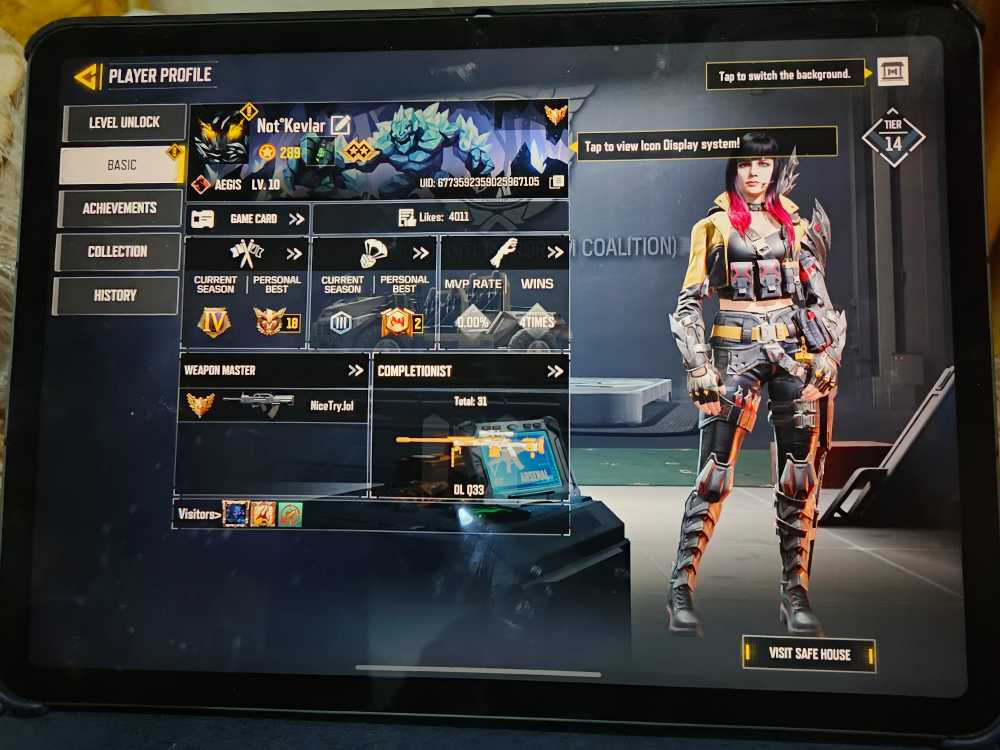Visit the Safe House
Screen dimensions: 1000x750
pyautogui.click(x=809, y=654)
